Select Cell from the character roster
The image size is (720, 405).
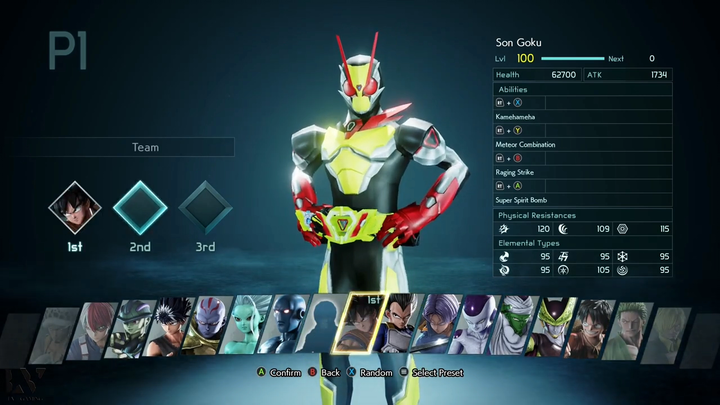[553, 327]
